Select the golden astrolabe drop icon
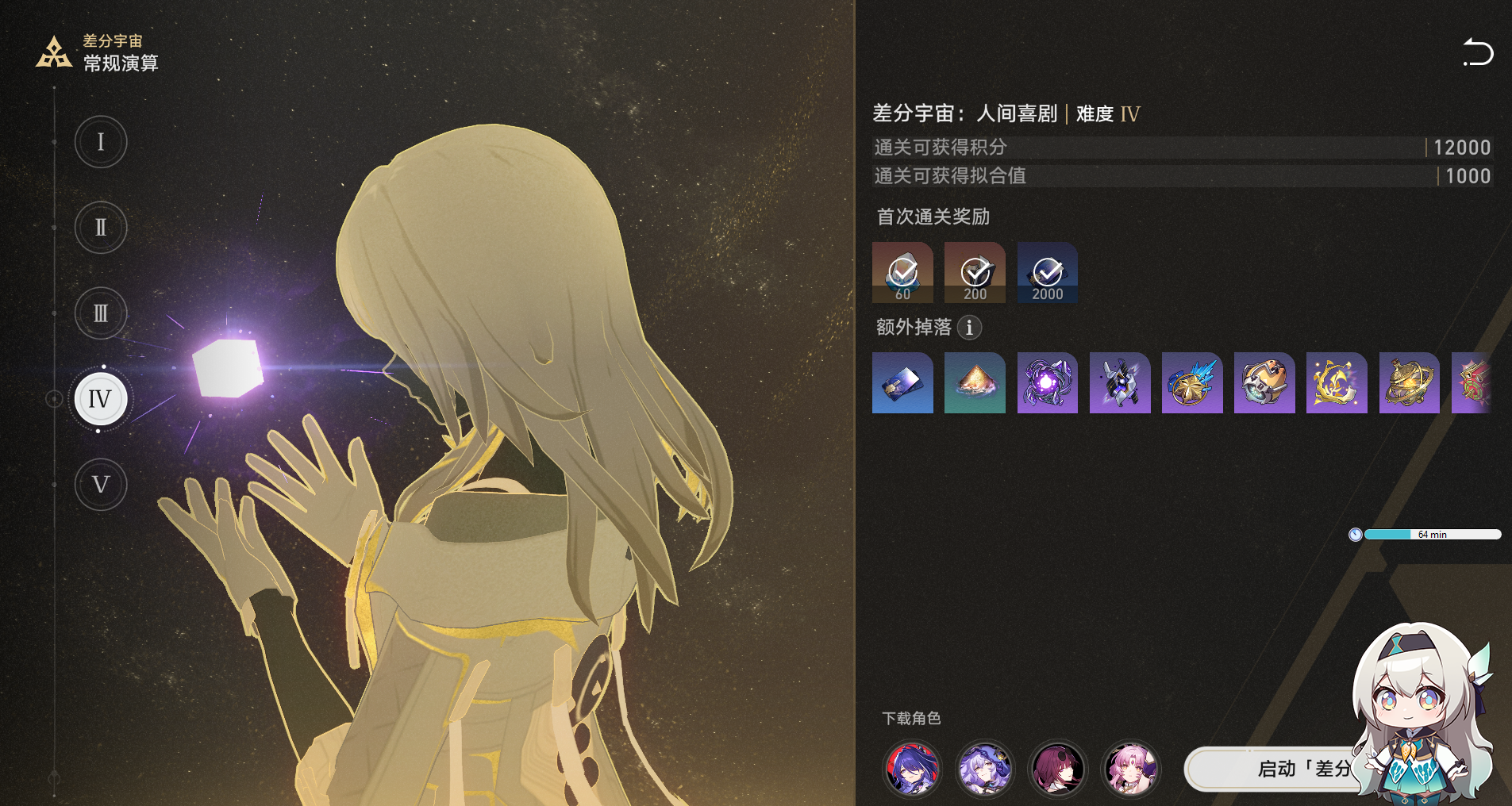This screenshot has width=1512, height=806. point(1410,384)
